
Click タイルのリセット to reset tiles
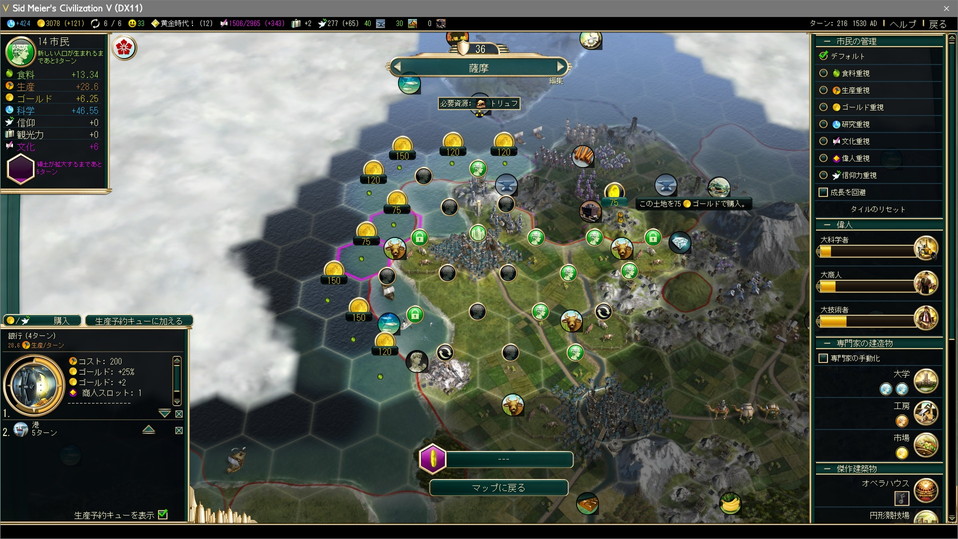coord(877,209)
